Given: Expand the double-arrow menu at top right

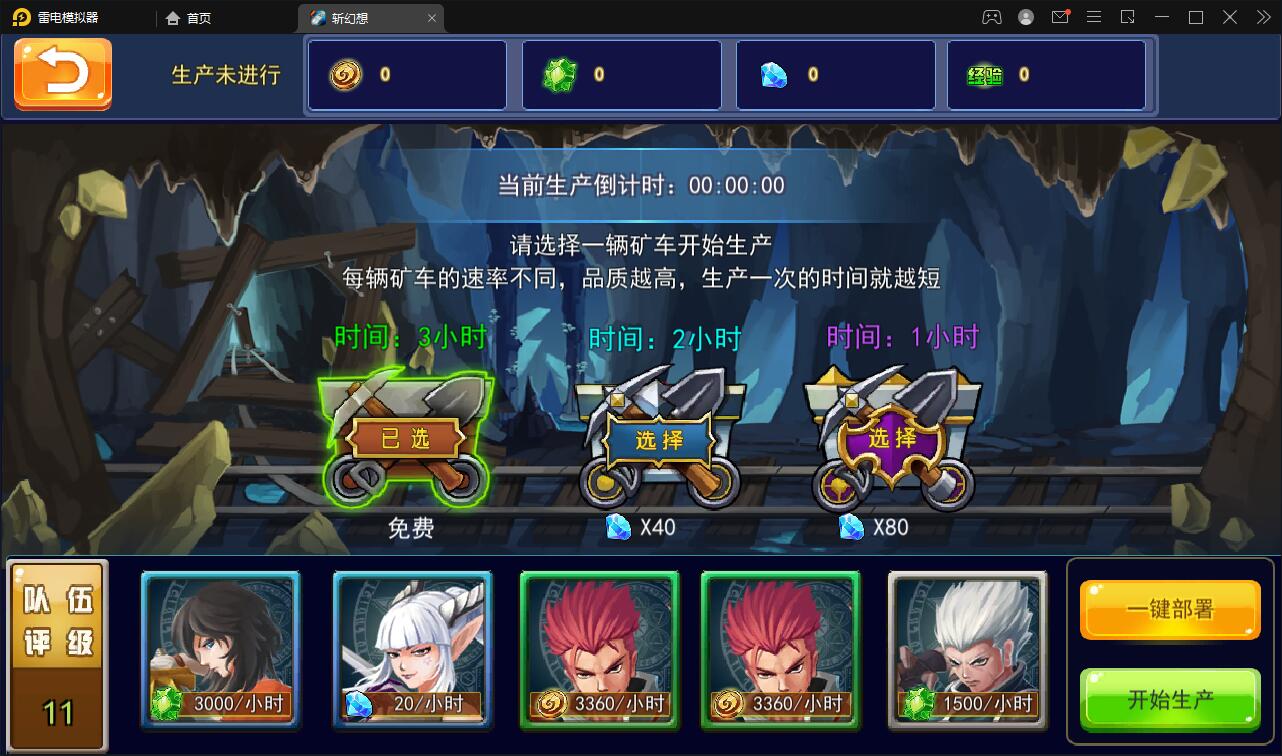Looking at the screenshot, I should point(1262,16).
